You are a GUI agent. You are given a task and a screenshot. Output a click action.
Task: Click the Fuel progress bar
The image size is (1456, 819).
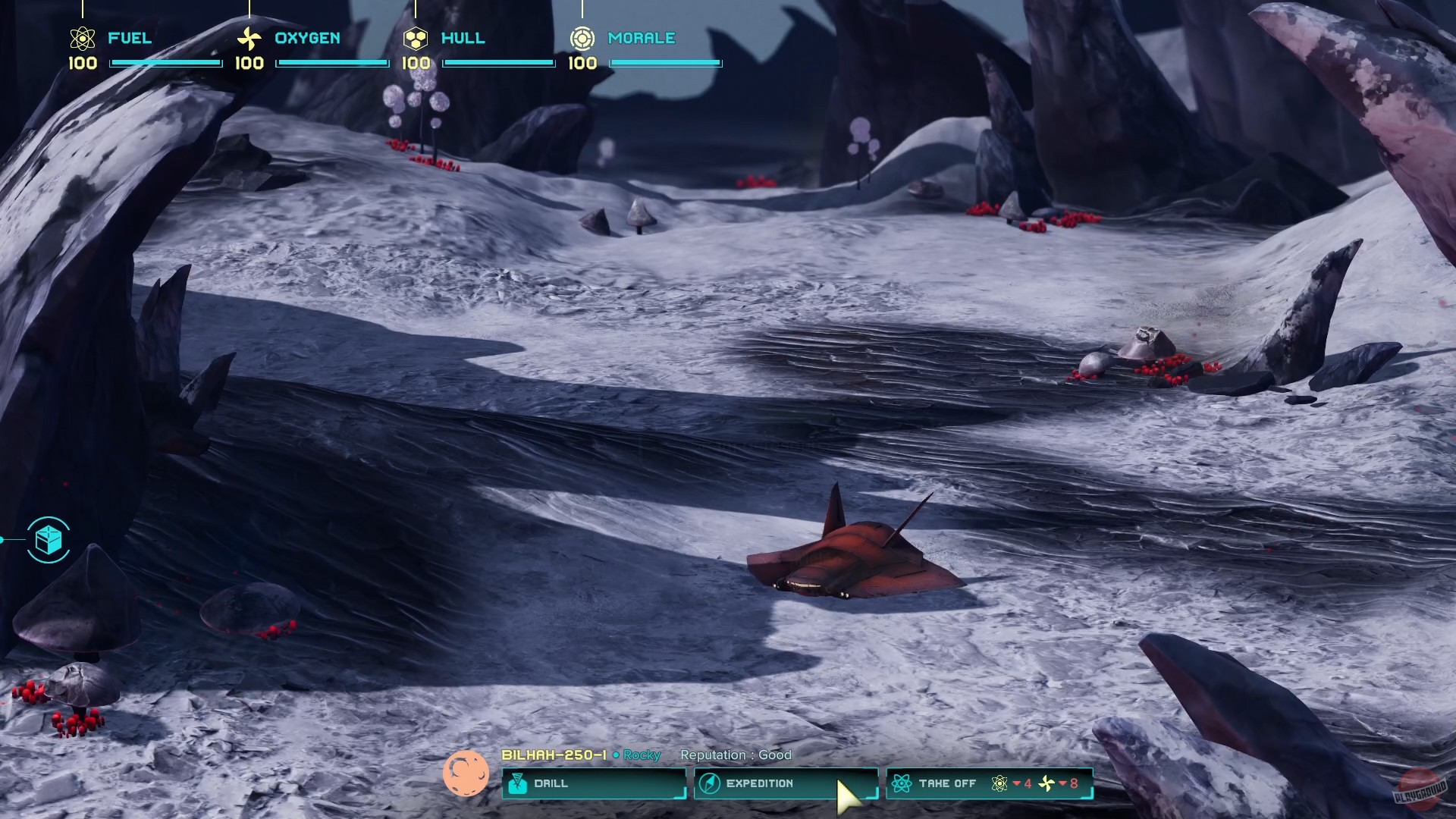(165, 62)
